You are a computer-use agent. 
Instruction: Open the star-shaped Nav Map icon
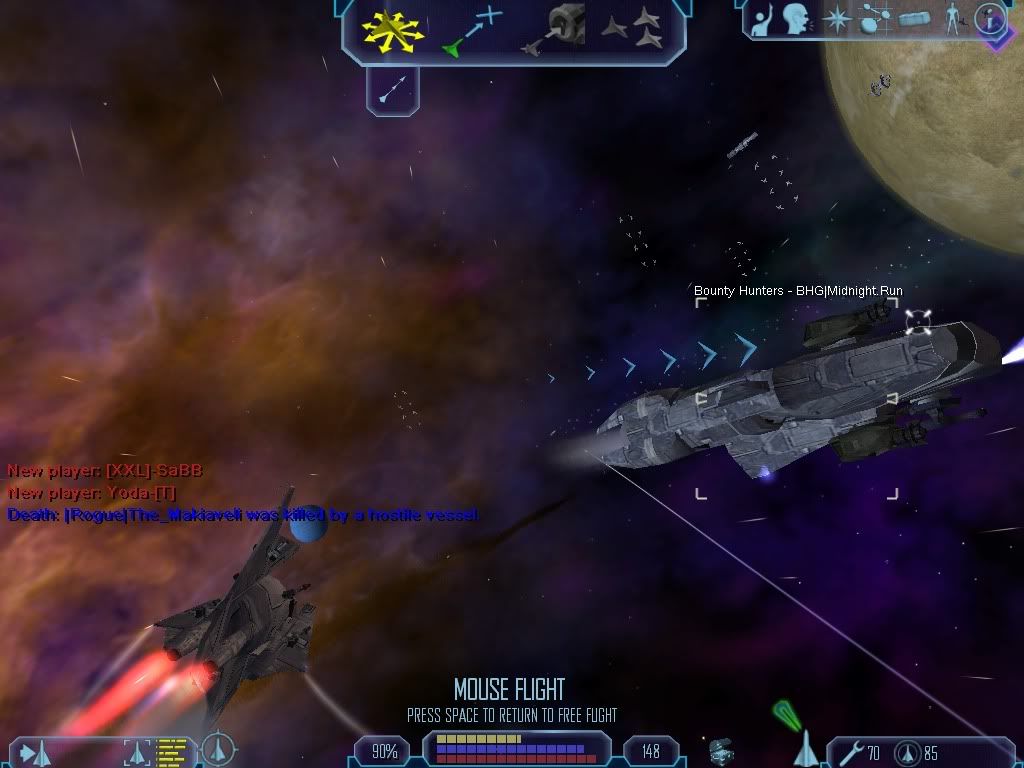click(x=835, y=19)
